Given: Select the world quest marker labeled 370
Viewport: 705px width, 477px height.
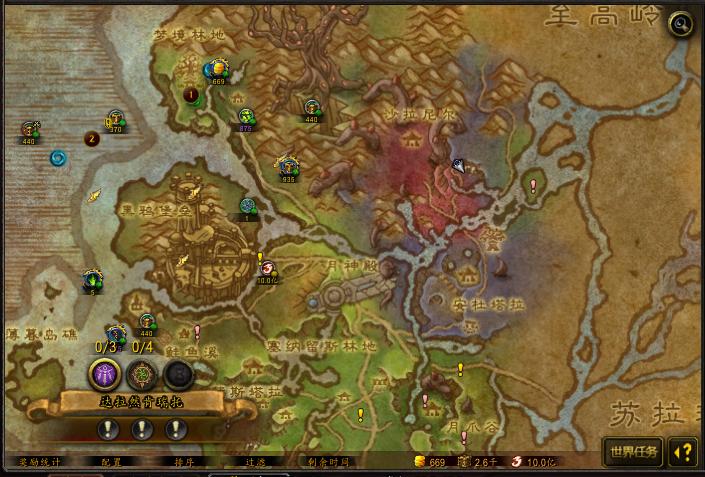Looking at the screenshot, I should coord(116,118).
